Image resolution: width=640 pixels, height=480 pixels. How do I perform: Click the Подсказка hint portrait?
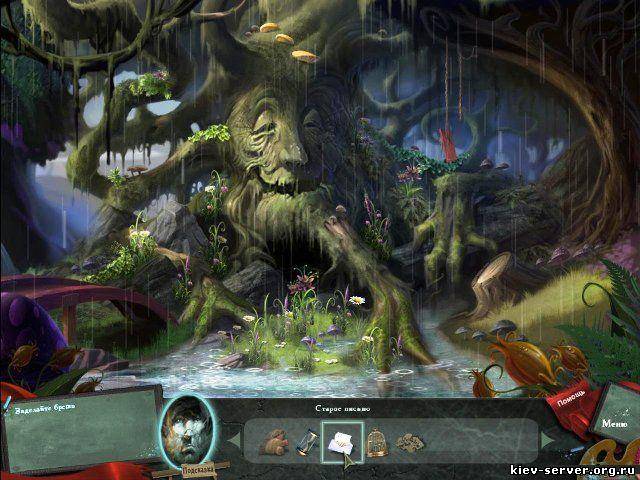[x=188, y=427]
